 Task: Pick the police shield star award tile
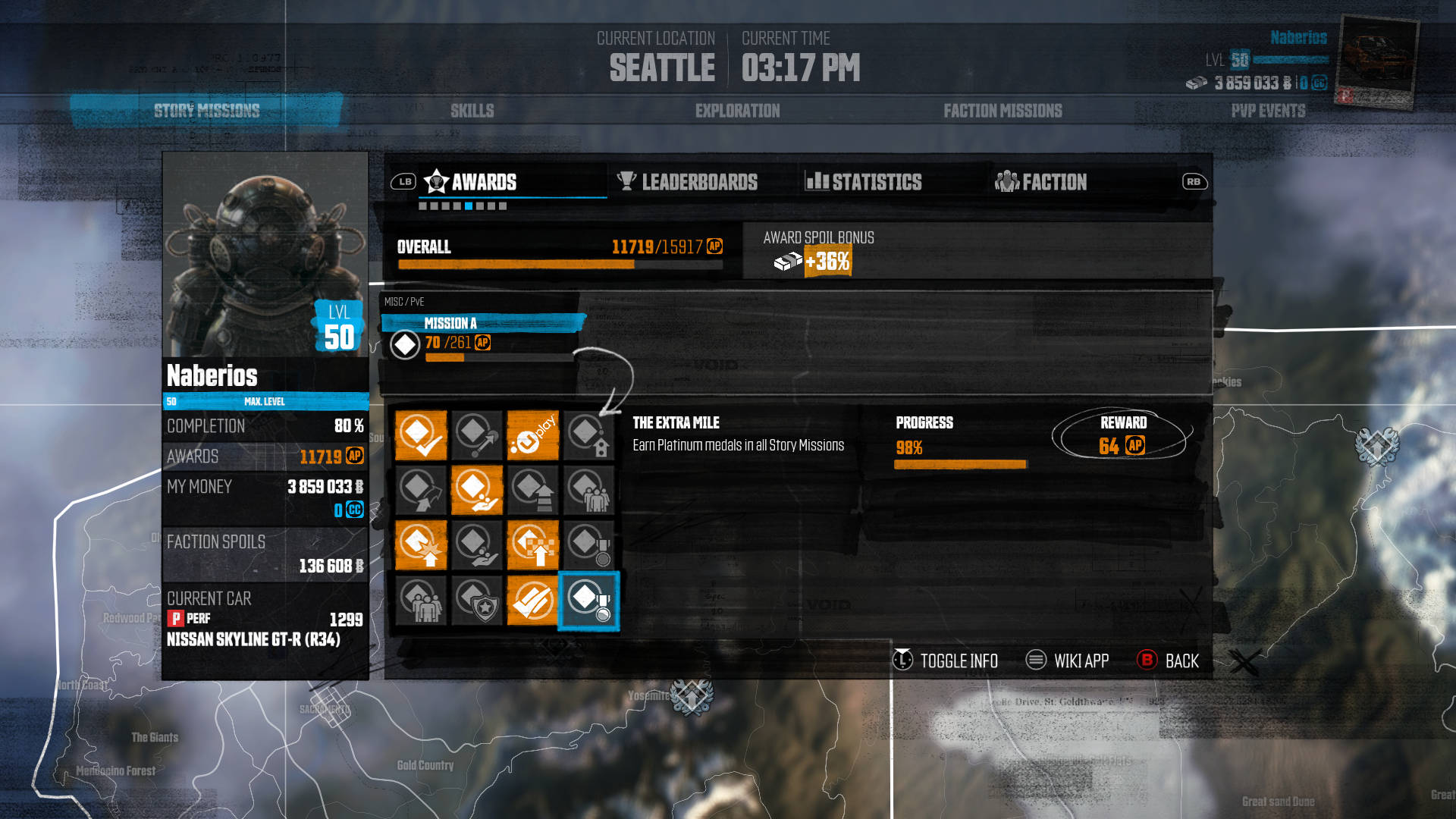point(477,601)
